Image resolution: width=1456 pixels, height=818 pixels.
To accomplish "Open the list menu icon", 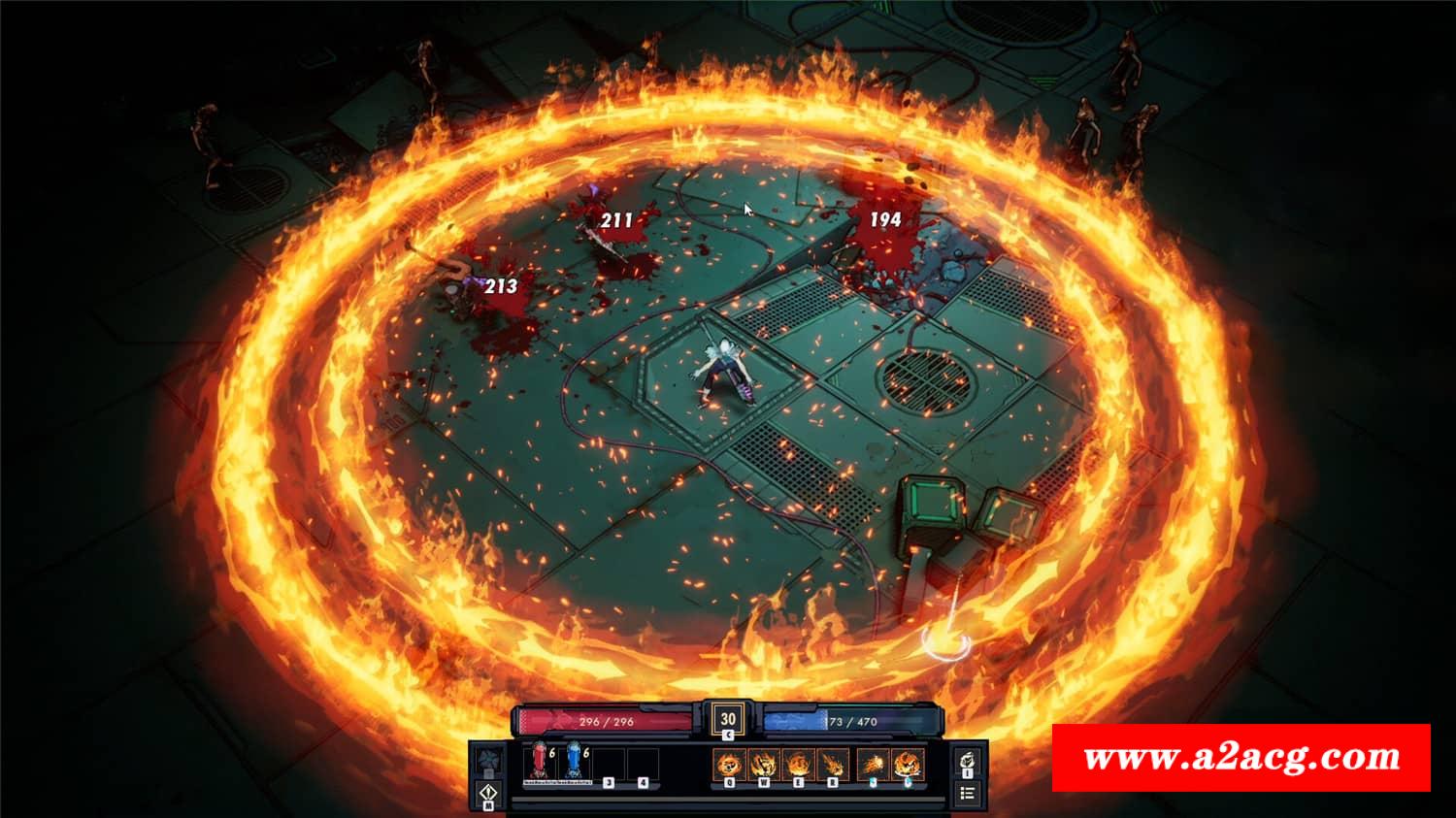I will 968,794.
